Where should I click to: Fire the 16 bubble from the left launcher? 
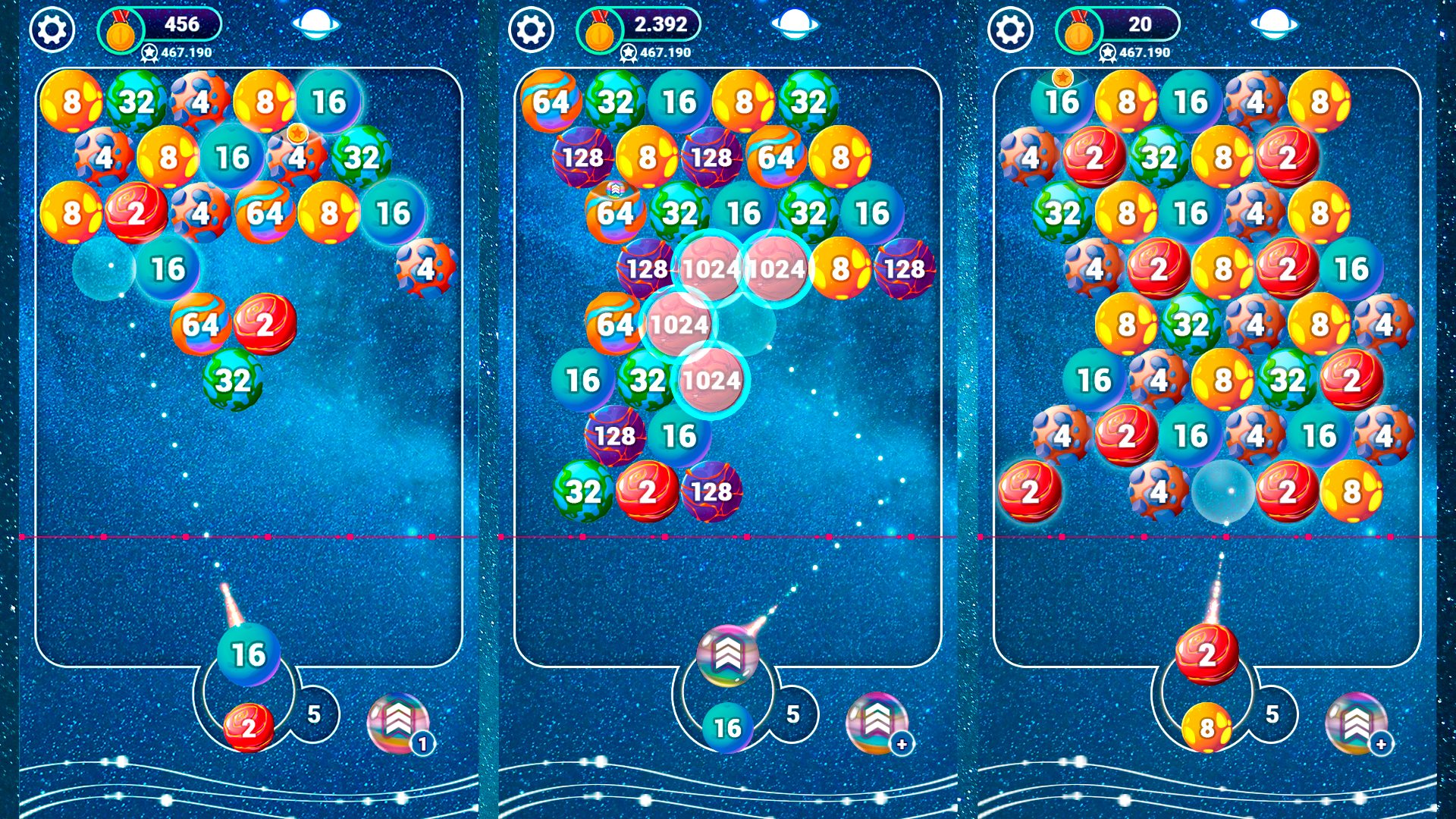coord(247,654)
